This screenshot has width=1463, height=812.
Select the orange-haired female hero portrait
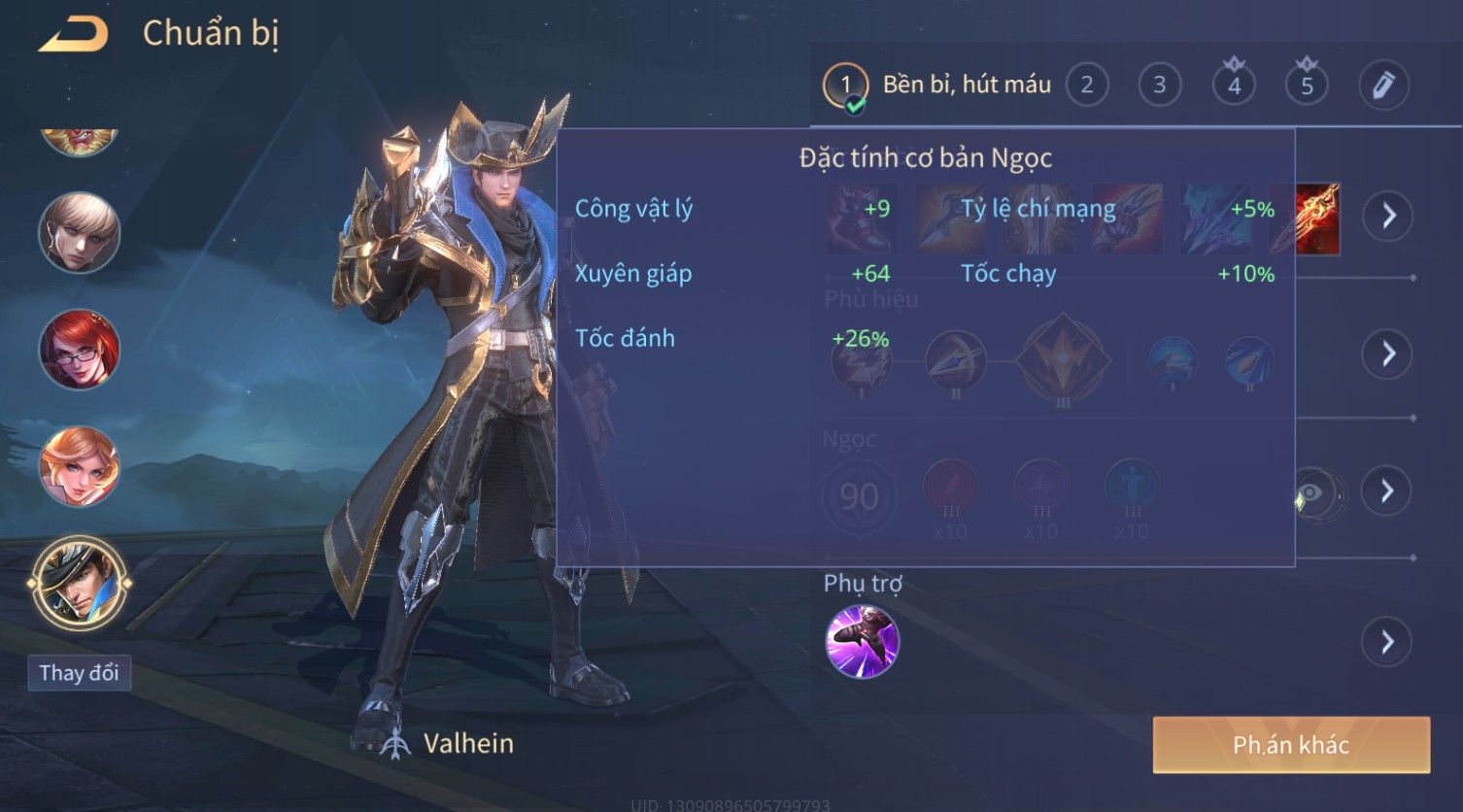[80, 467]
